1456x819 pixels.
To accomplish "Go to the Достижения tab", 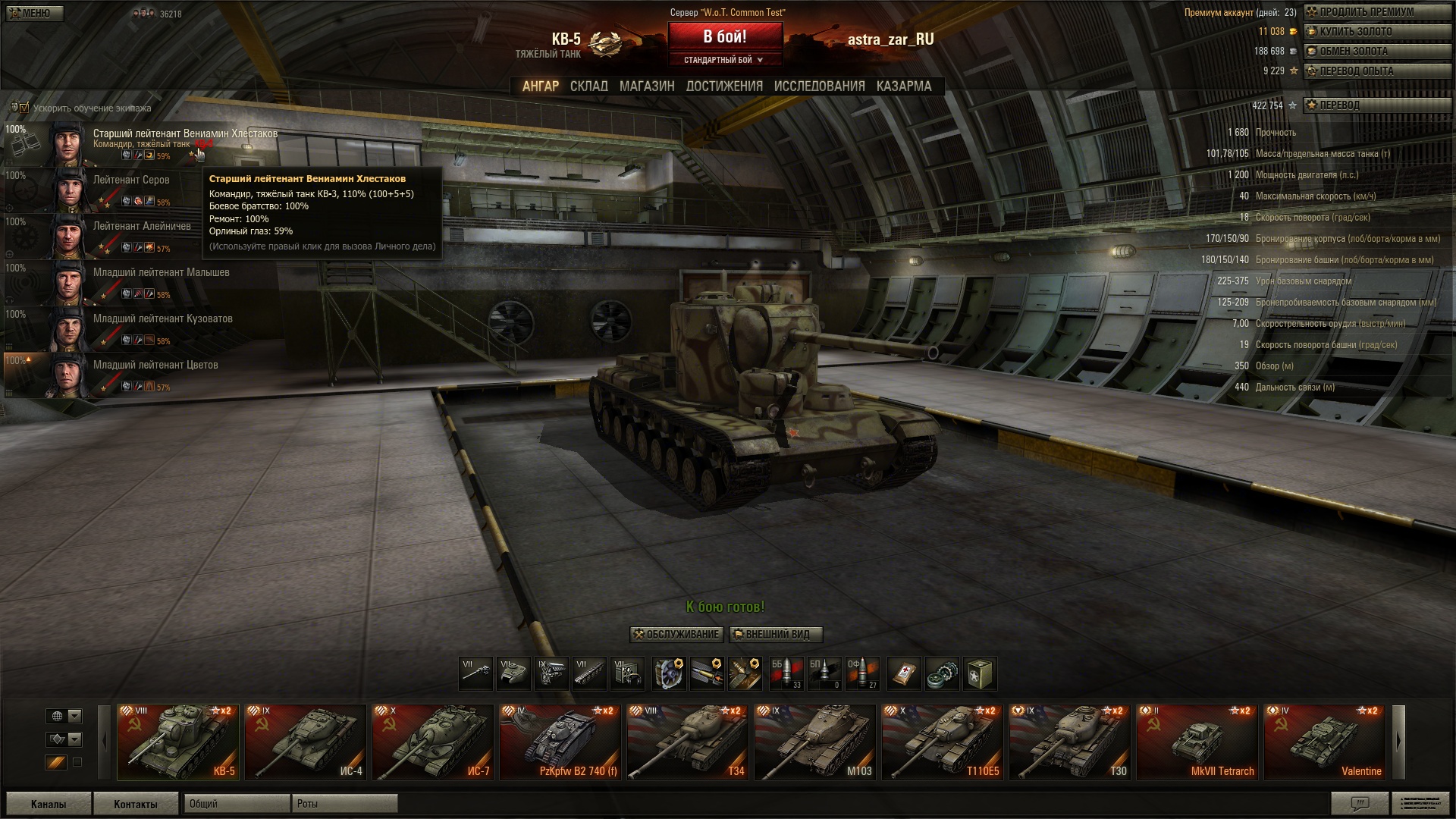I will [x=724, y=86].
